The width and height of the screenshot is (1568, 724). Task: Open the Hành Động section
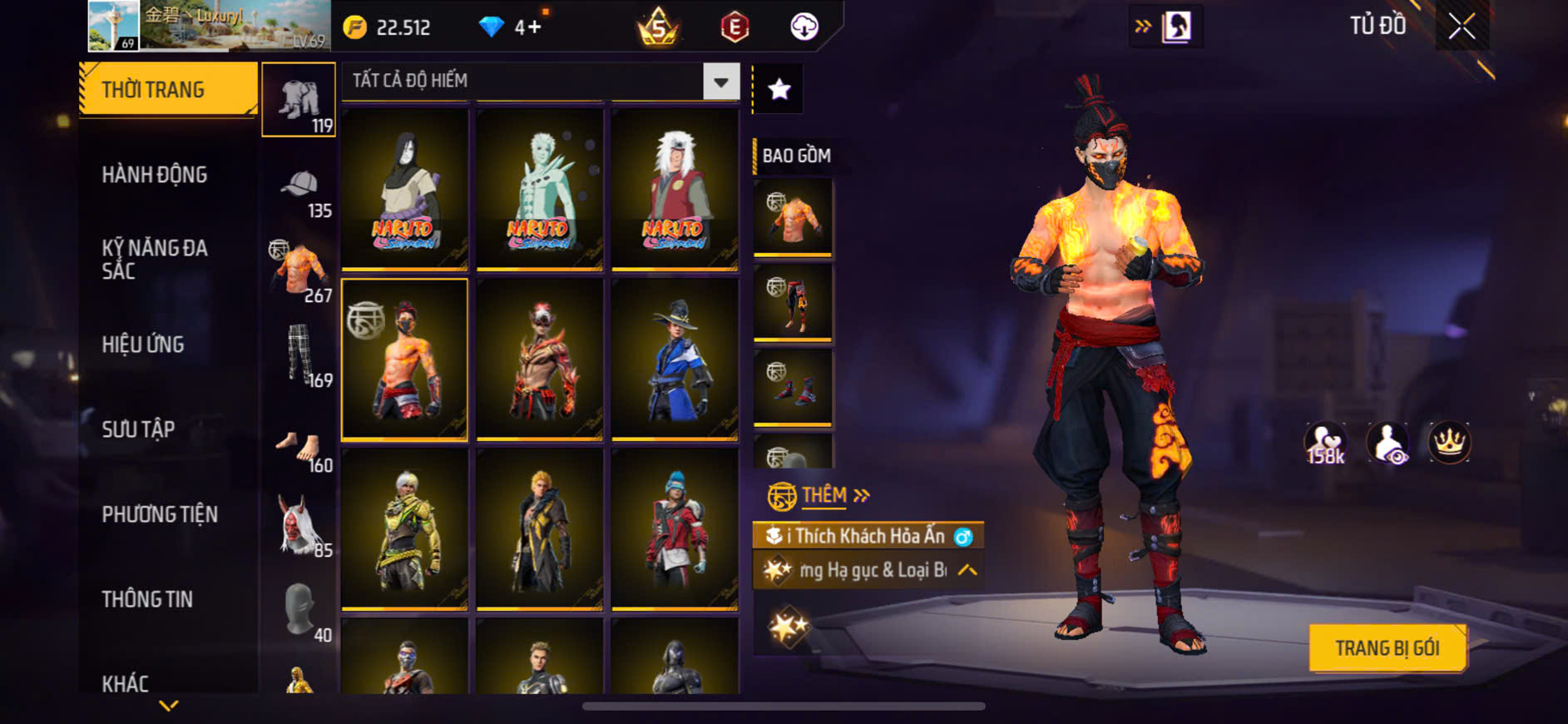coord(155,175)
